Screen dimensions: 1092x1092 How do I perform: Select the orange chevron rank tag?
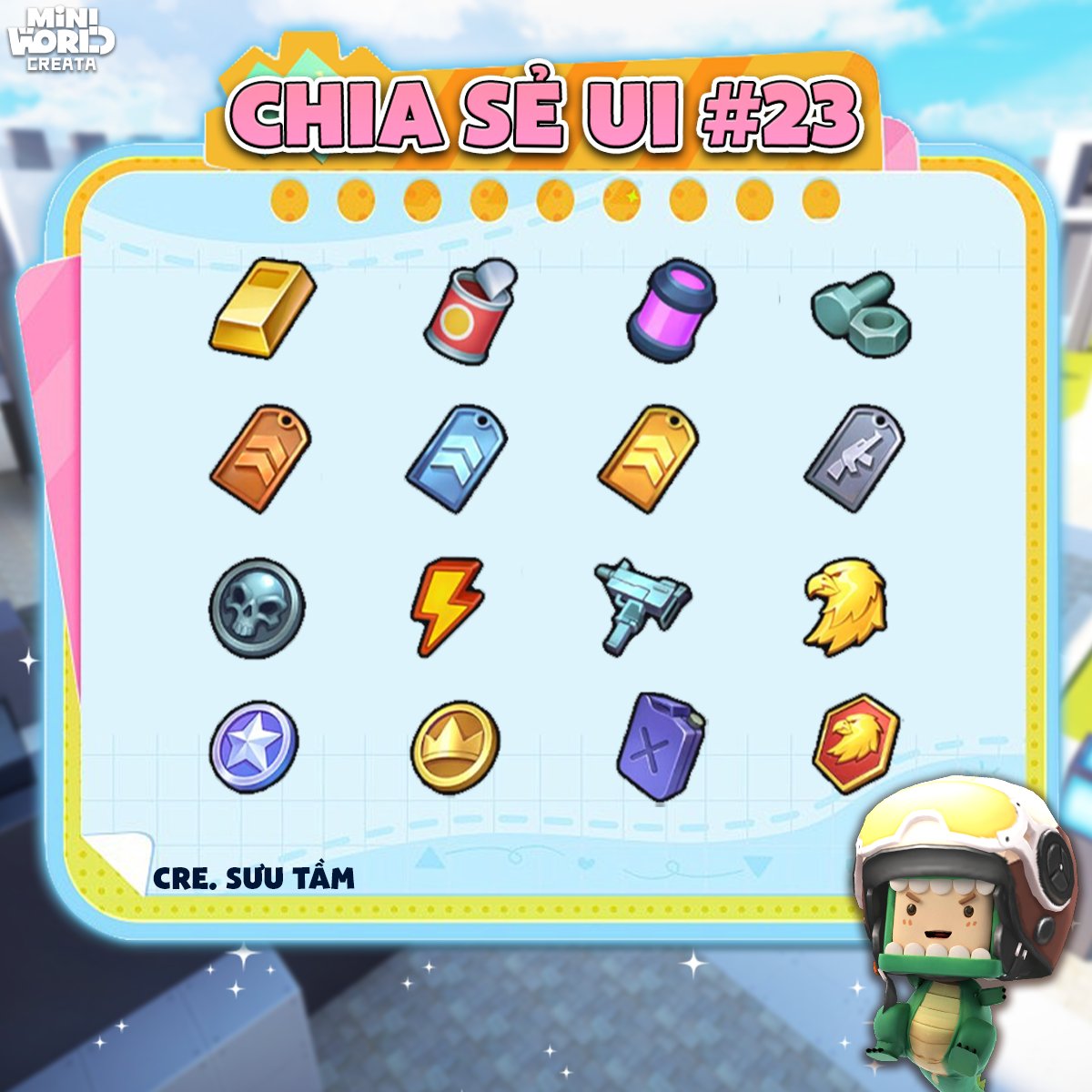(x=261, y=458)
